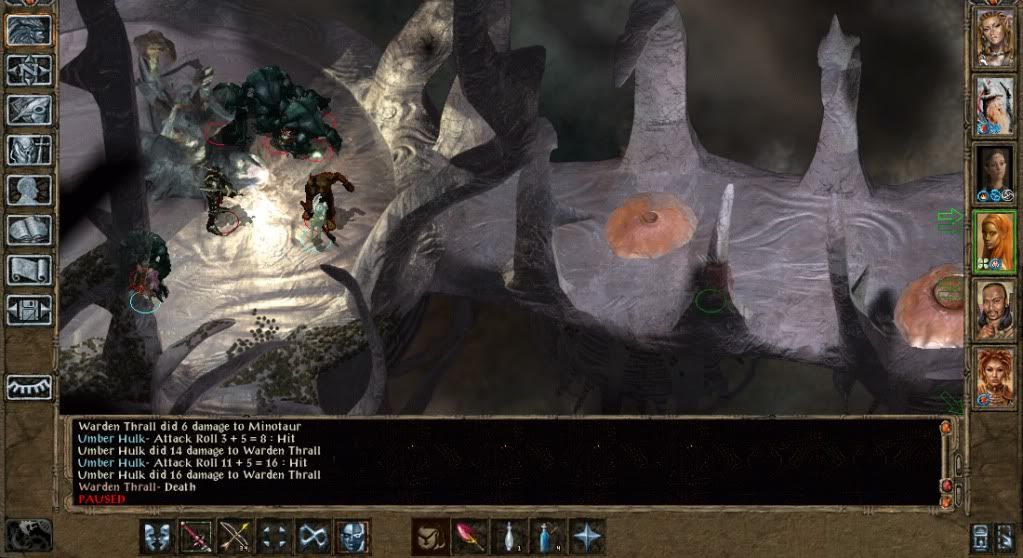Open the character record head icon
The width and height of the screenshot is (1023, 558).
(29, 190)
